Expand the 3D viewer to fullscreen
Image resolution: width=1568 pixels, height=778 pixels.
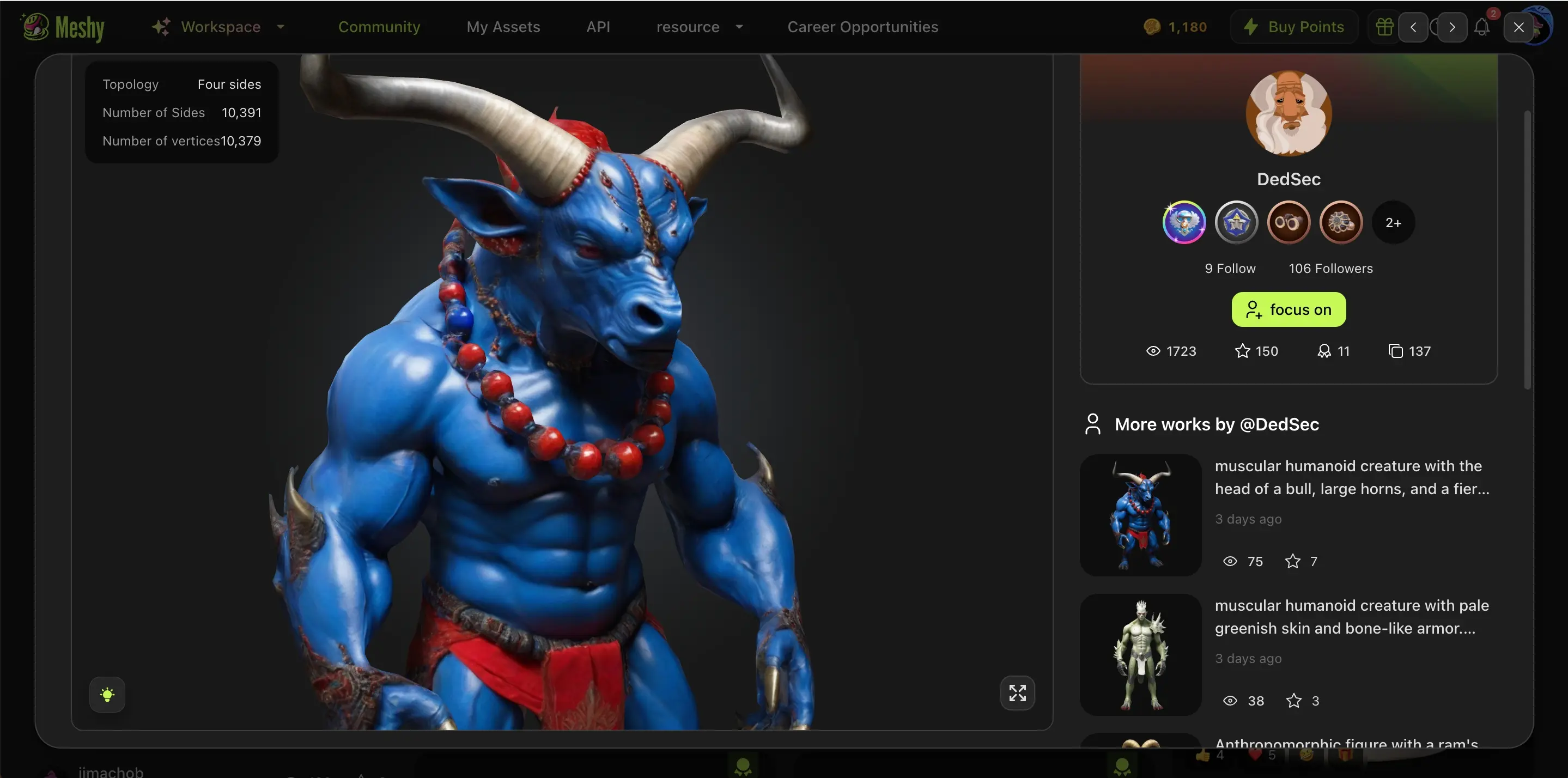[1017, 693]
